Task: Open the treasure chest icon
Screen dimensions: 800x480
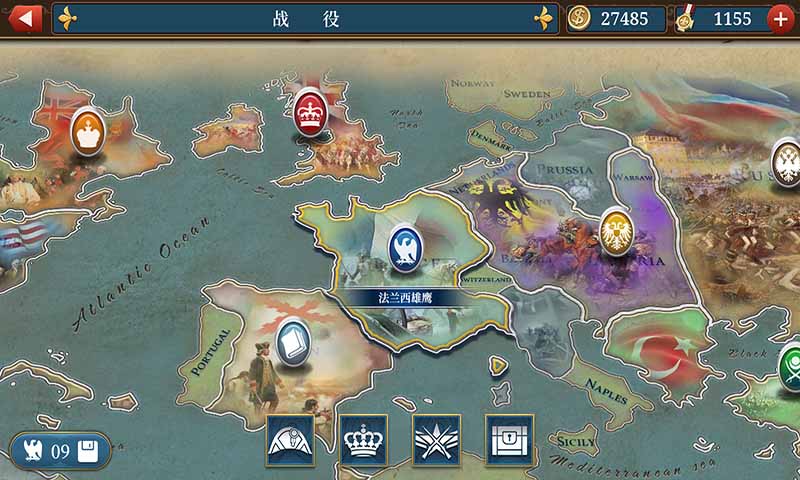Action: point(510,440)
